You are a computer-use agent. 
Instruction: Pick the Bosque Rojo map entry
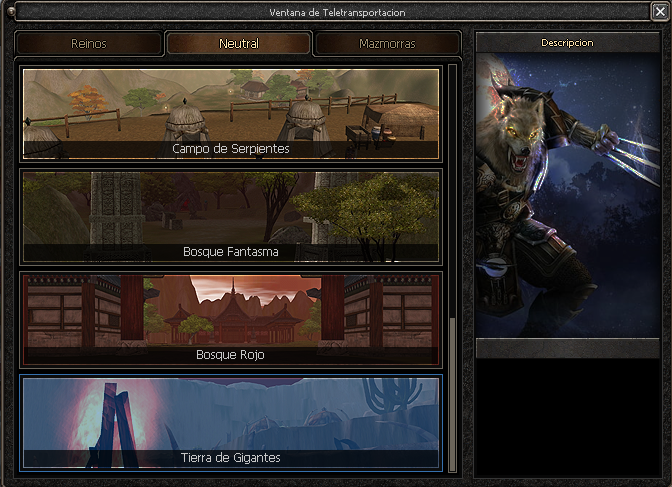(x=230, y=319)
